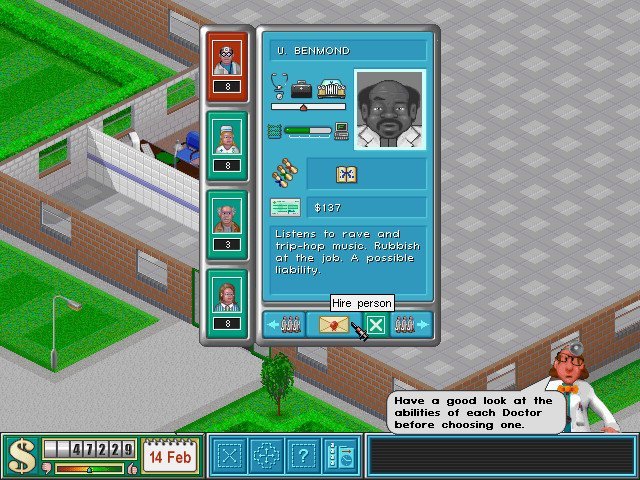Image resolution: width=640 pixels, height=480 pixels.
Task: Close the hire staff window
Action: tap(375, 325)
